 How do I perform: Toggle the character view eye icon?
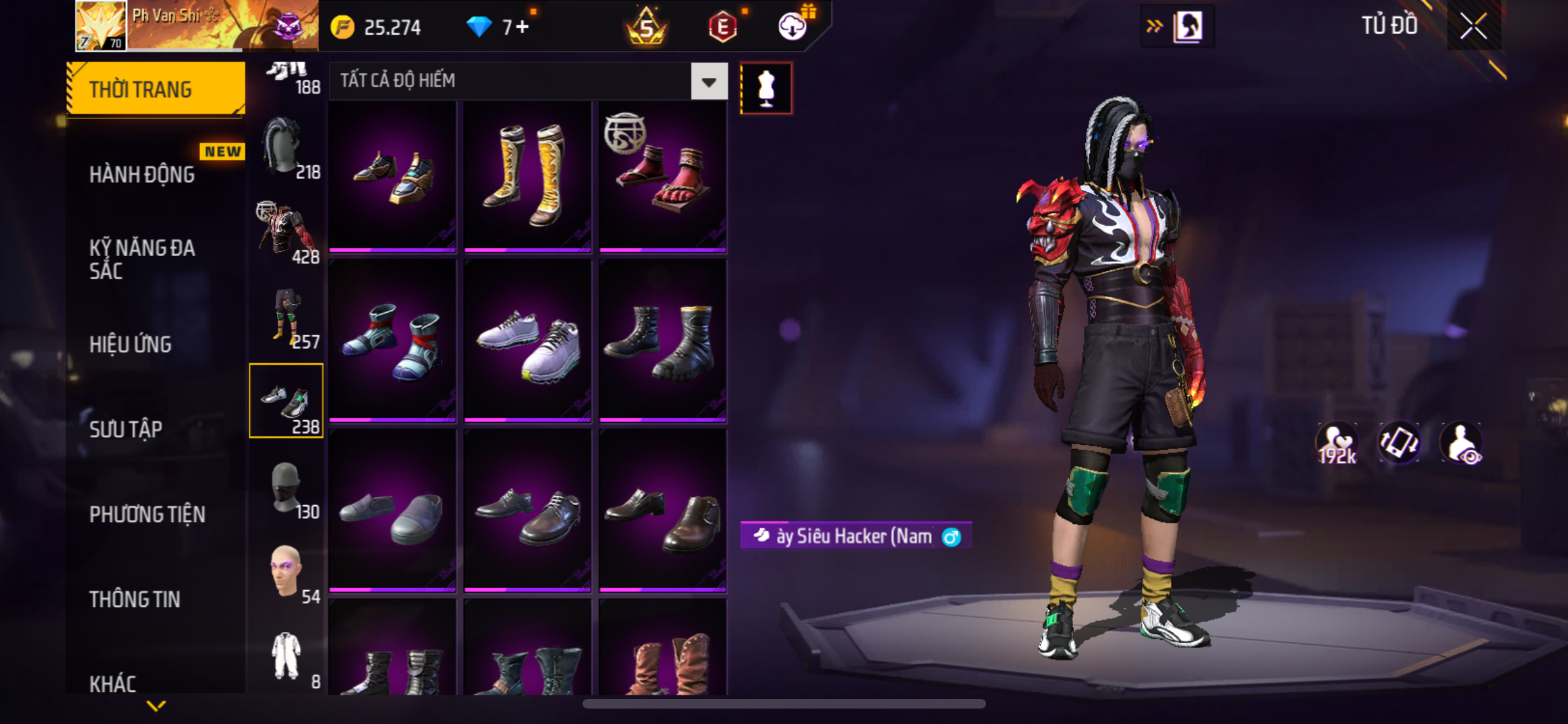pos(1461,443)
